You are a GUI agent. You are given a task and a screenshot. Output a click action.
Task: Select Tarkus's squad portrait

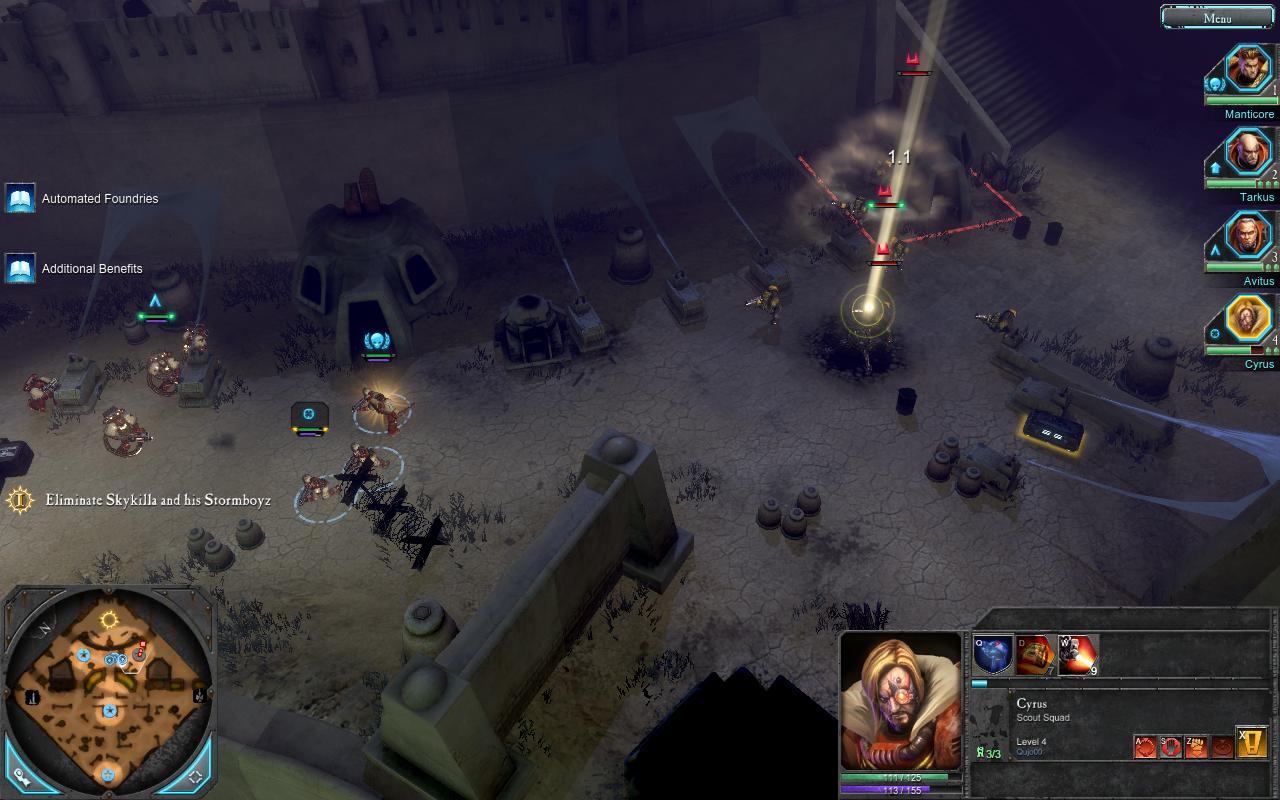click(1248, 153)
